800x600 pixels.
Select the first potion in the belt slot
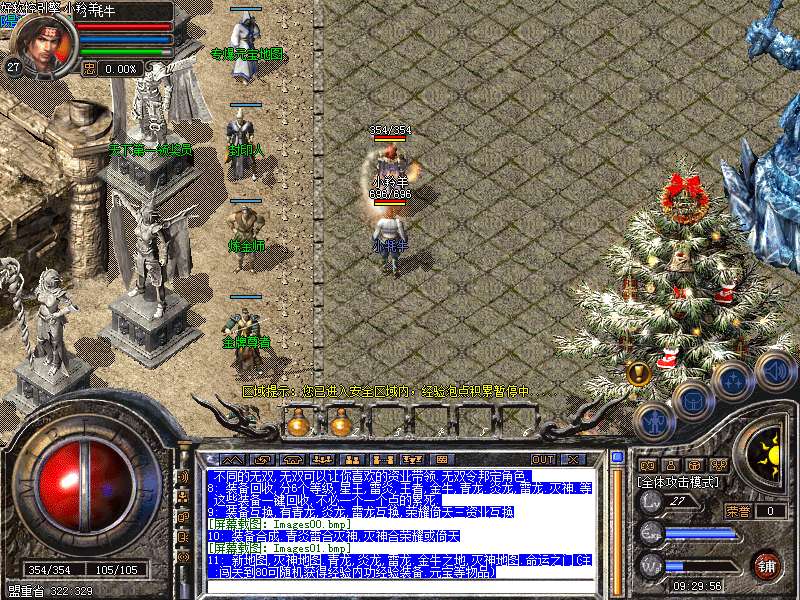coord(299,423)
